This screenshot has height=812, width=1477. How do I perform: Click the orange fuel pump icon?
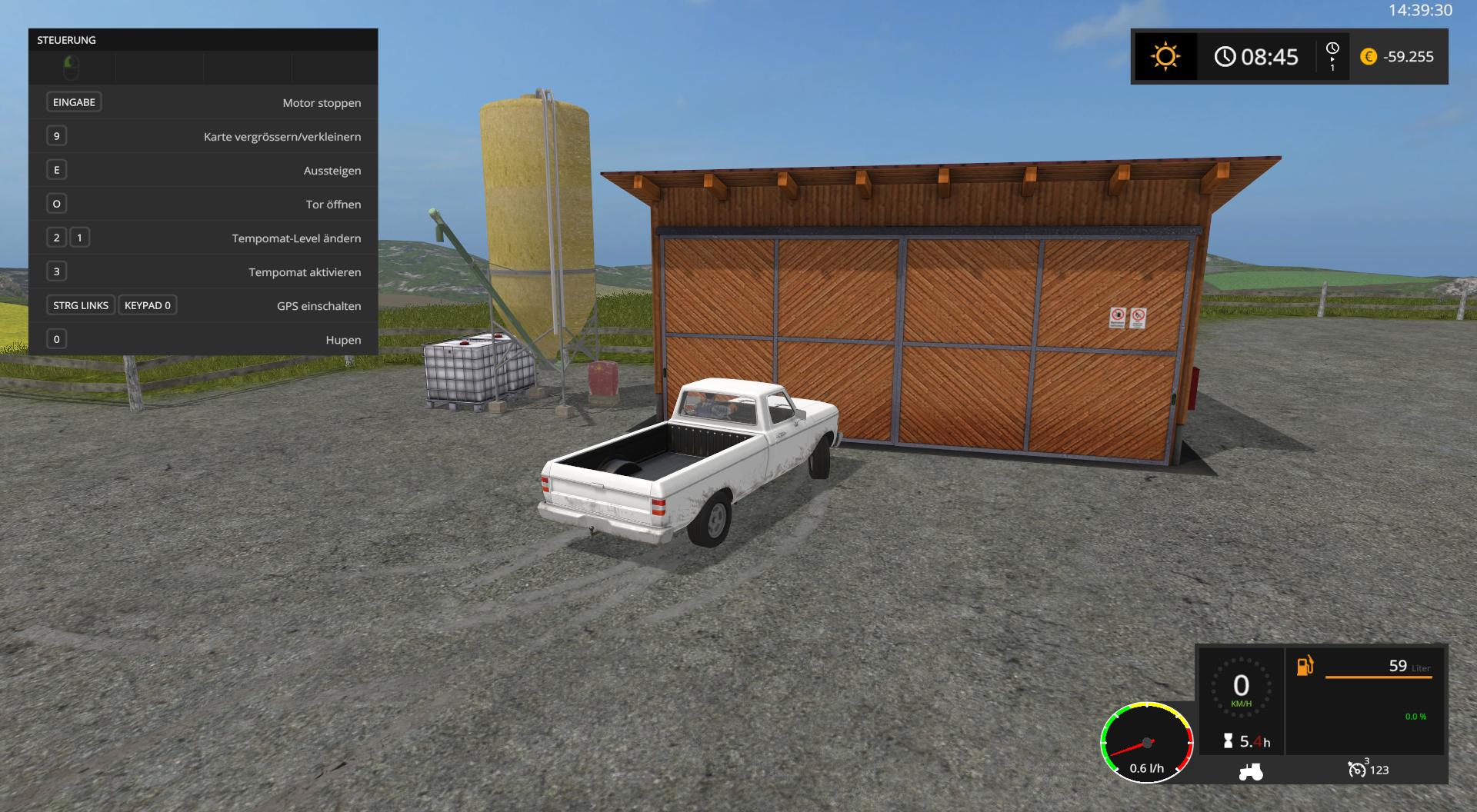(x=1305, y=666)
